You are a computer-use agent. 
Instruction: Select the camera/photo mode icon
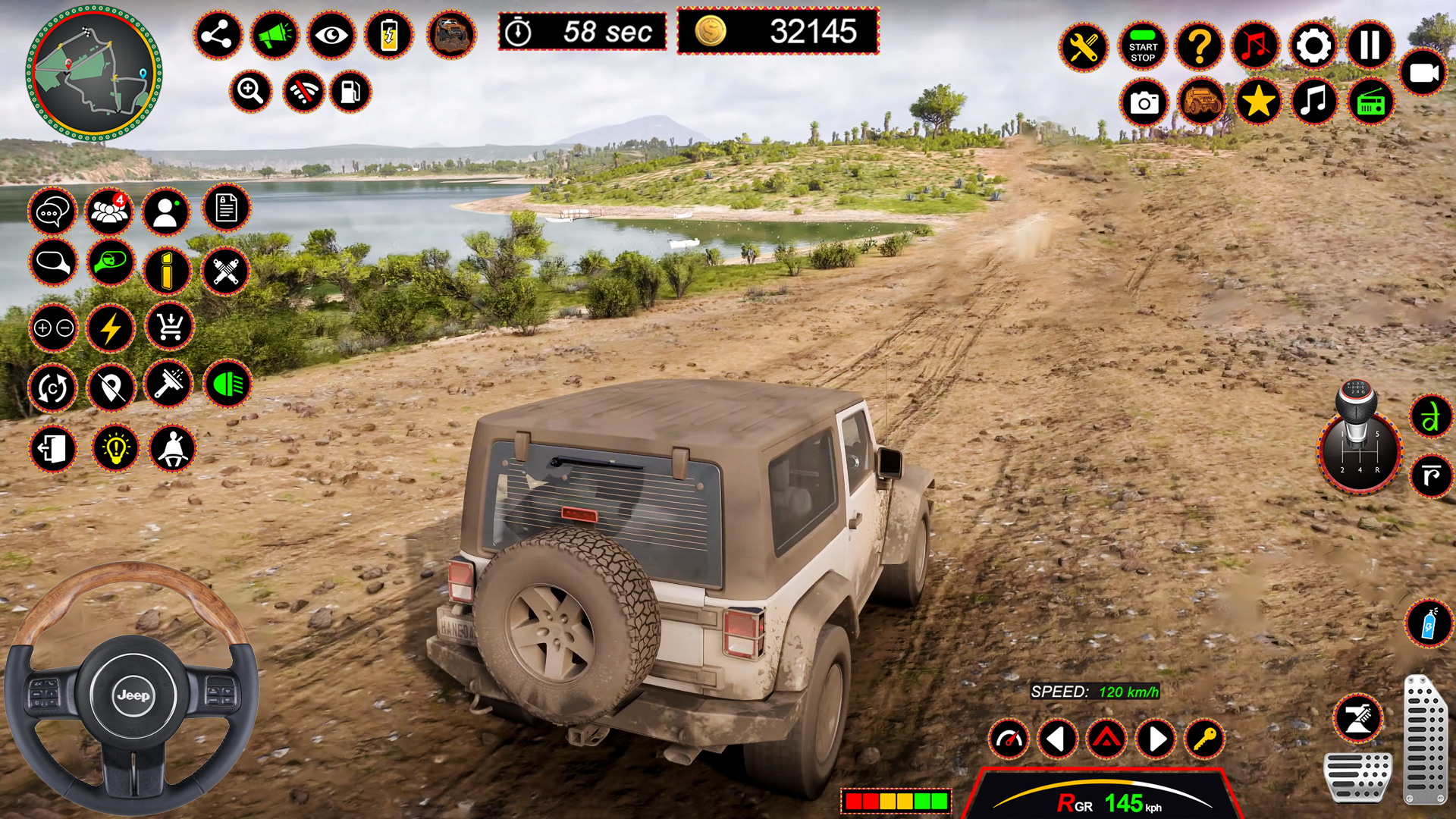click(x=1144, y=102)
